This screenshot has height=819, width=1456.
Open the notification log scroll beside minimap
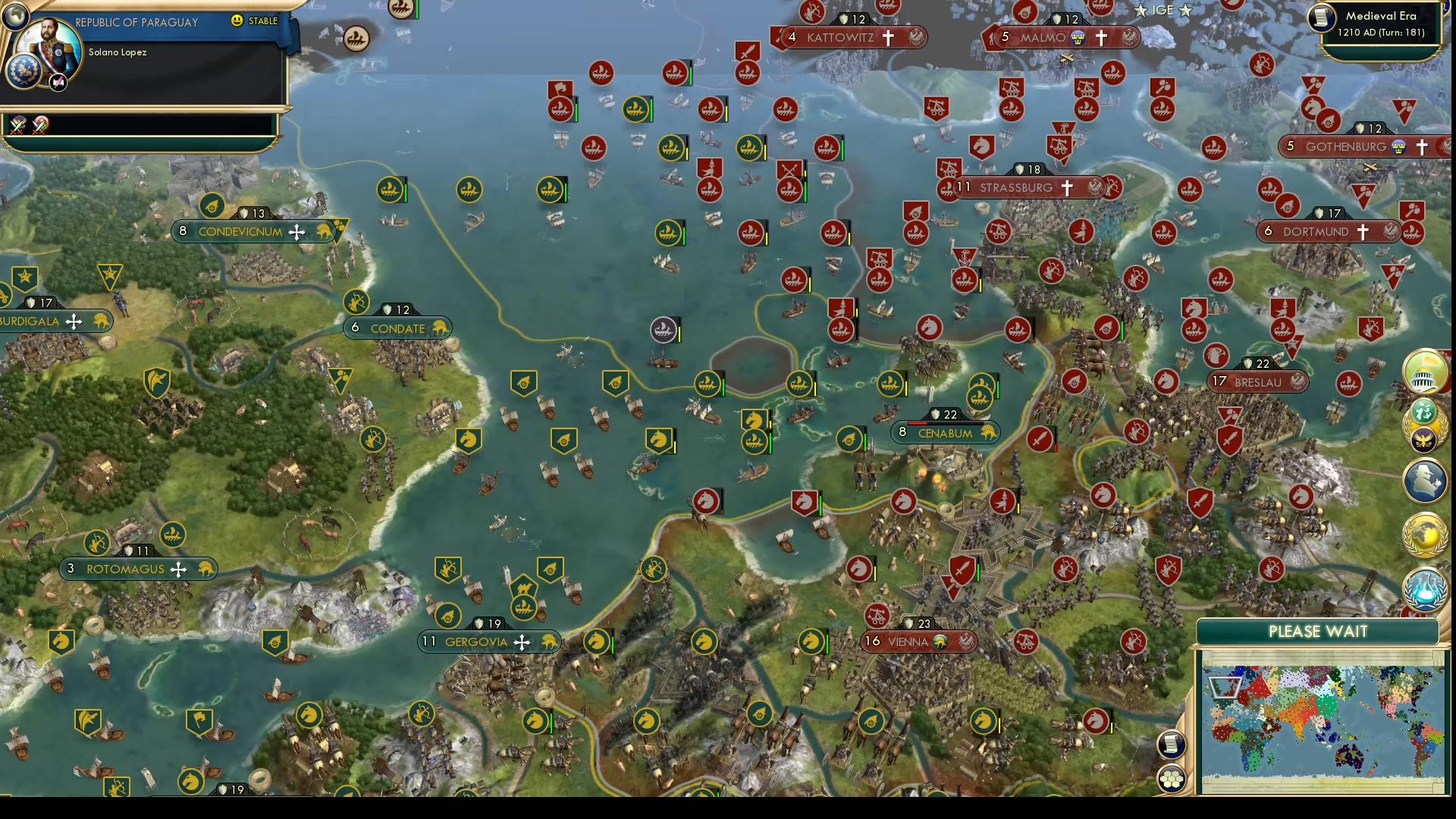(x=1171, y=745)
